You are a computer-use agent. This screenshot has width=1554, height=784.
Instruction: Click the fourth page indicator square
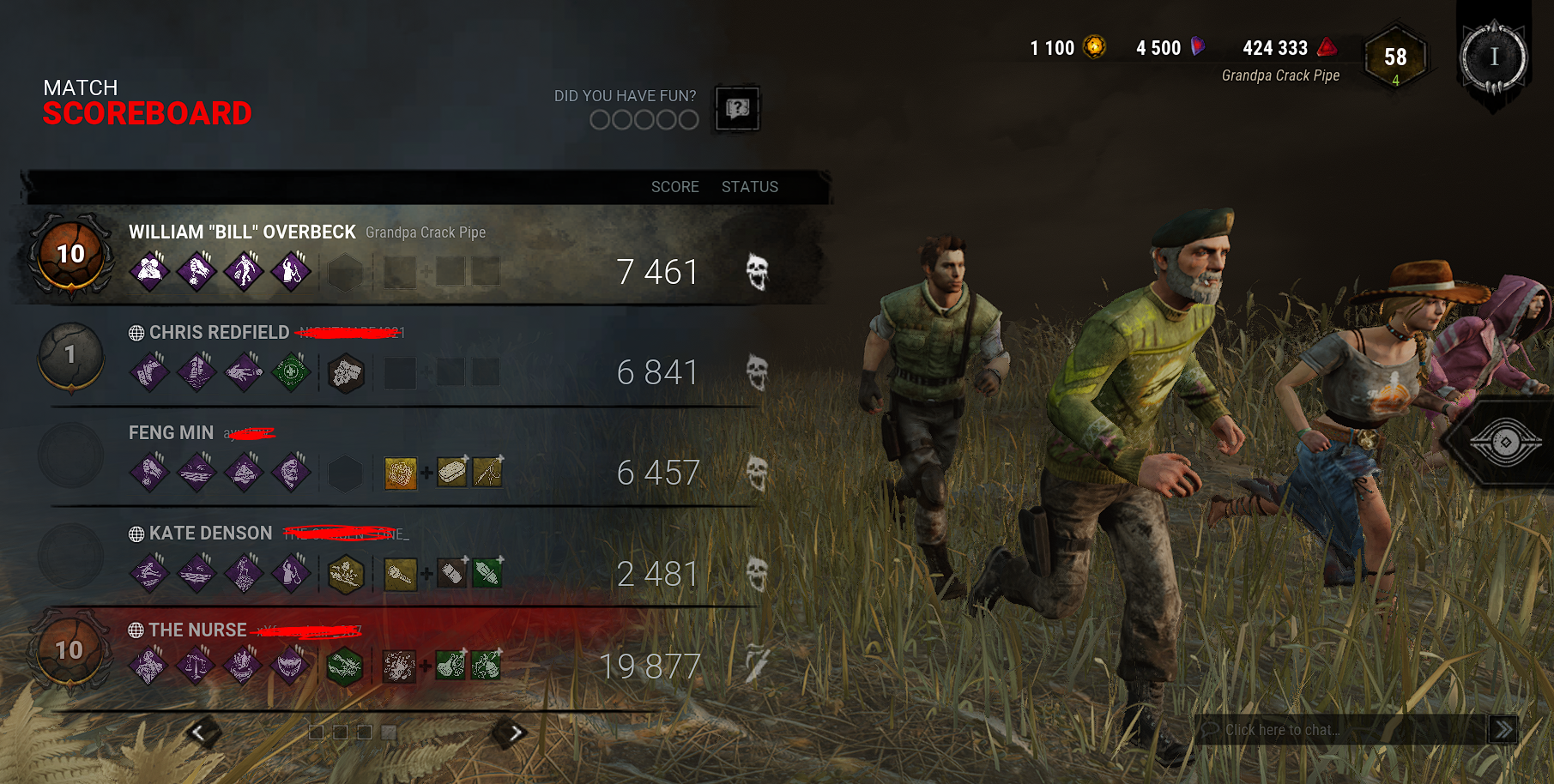coord(390,733)
